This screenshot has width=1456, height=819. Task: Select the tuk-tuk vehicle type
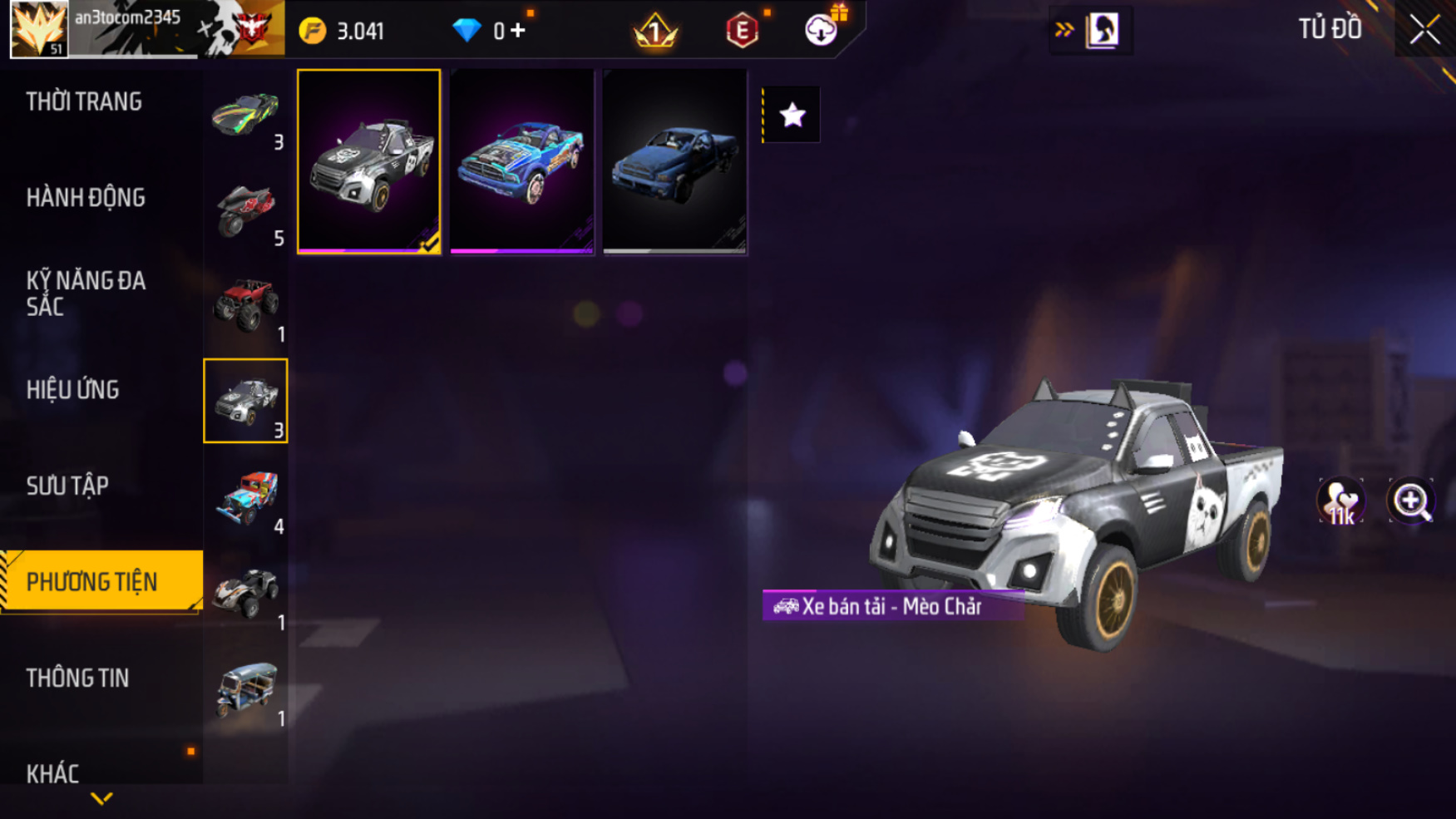(x=245, y=690)
